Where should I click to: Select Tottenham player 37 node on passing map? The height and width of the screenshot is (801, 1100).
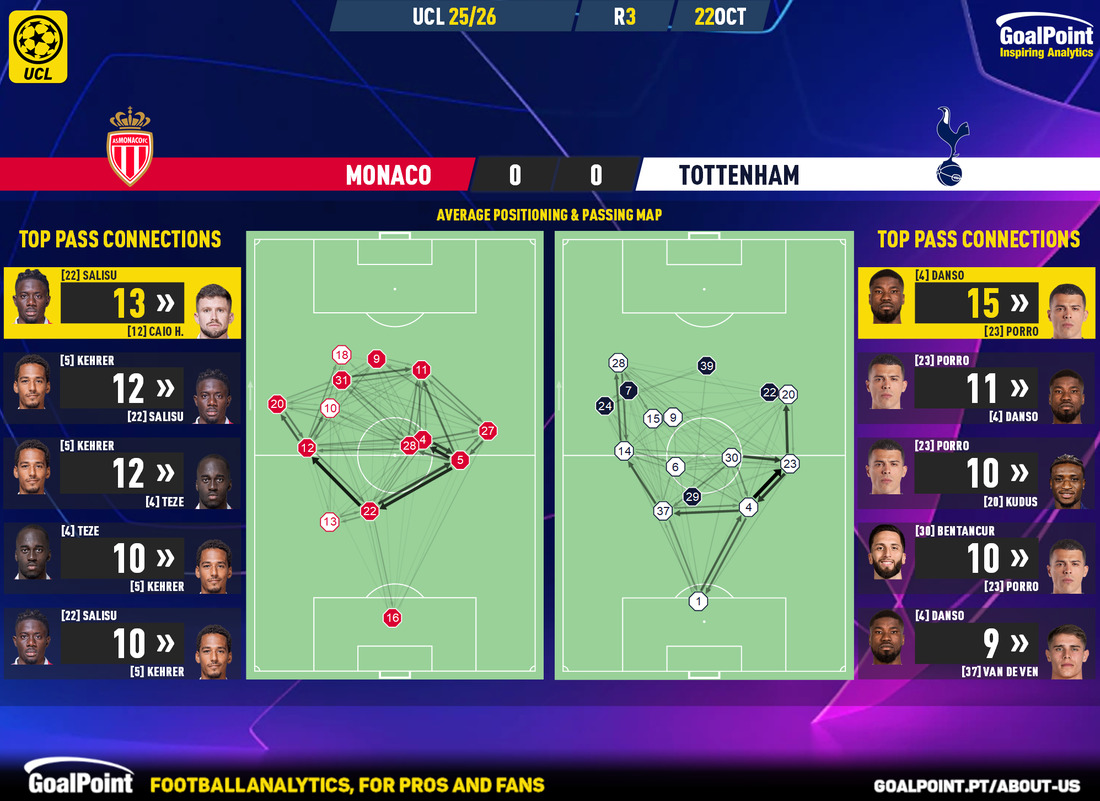click(x=662, y=511)
